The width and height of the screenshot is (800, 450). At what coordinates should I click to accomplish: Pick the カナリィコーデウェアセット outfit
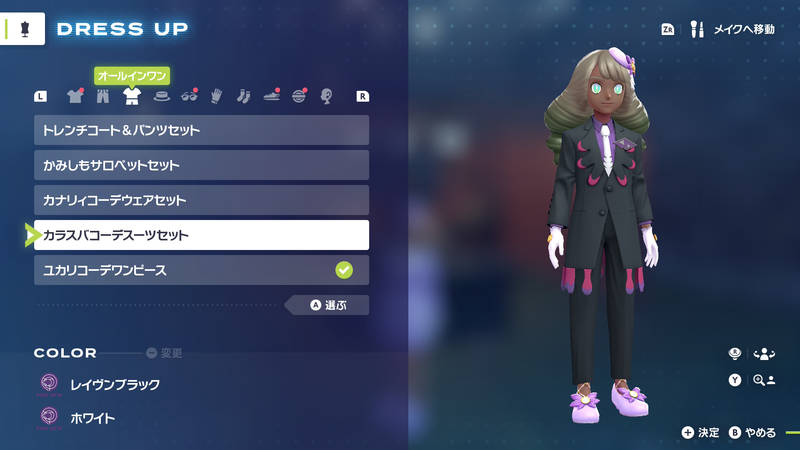[201, 200]
